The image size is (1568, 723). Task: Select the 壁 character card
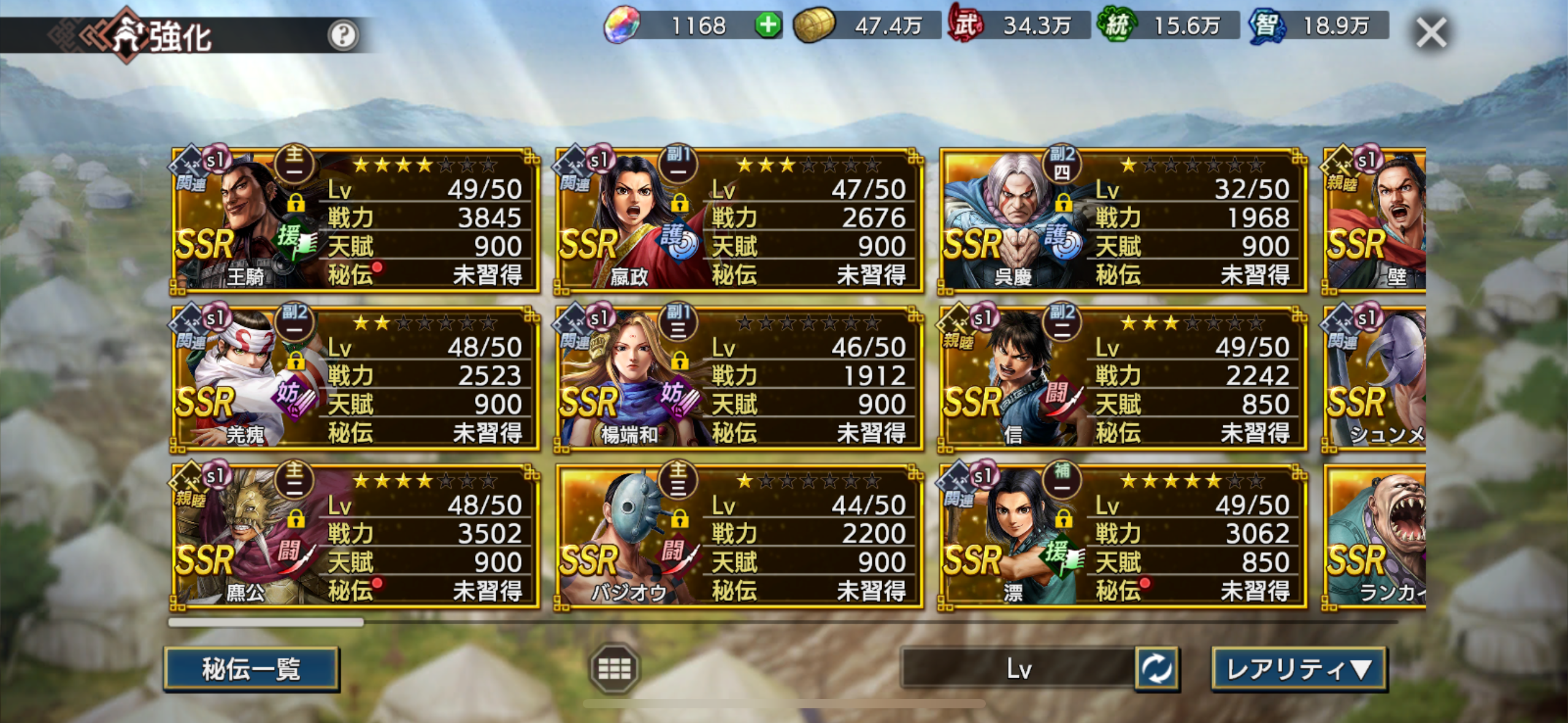(x=1374, y=221)
